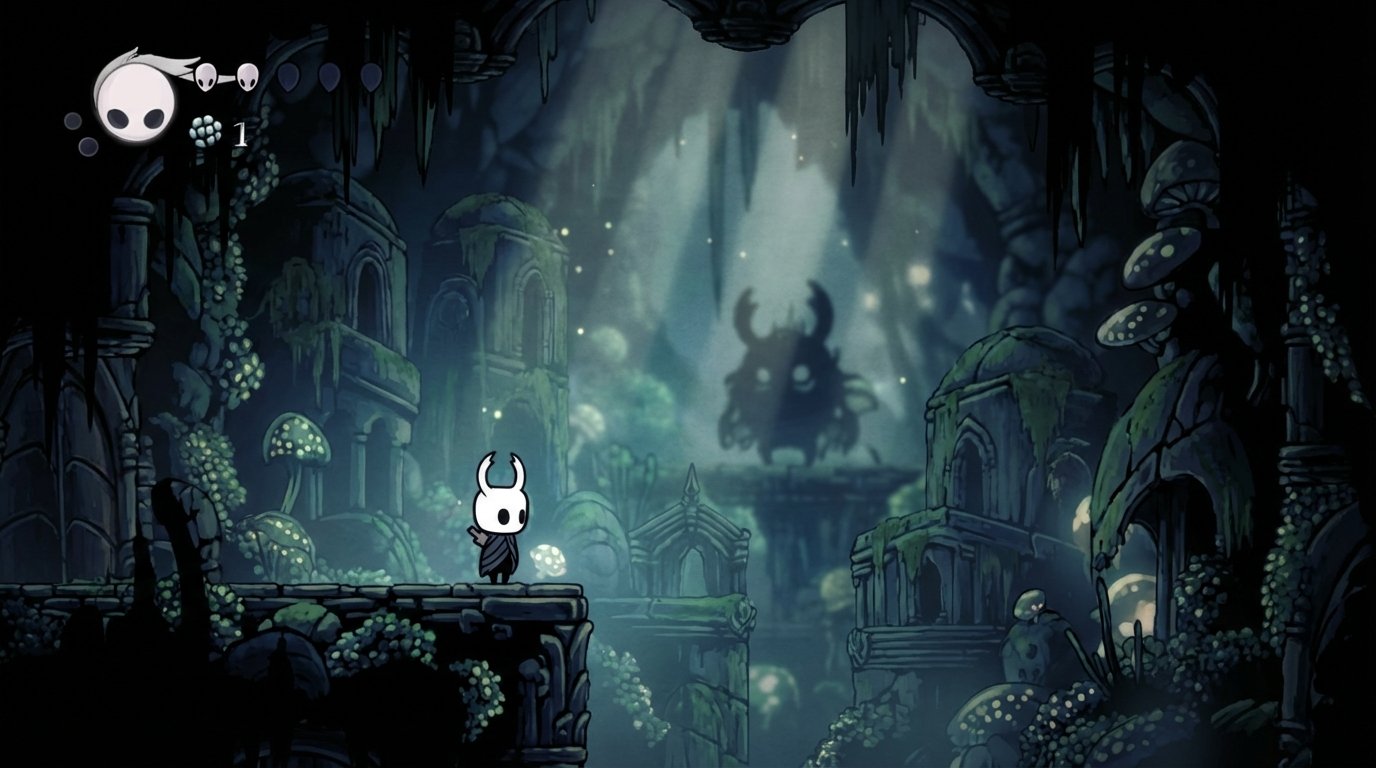Screen dimensions: 1376x768
Task: Click the first darkened empty mask icon
Action: tap(288, 77)
